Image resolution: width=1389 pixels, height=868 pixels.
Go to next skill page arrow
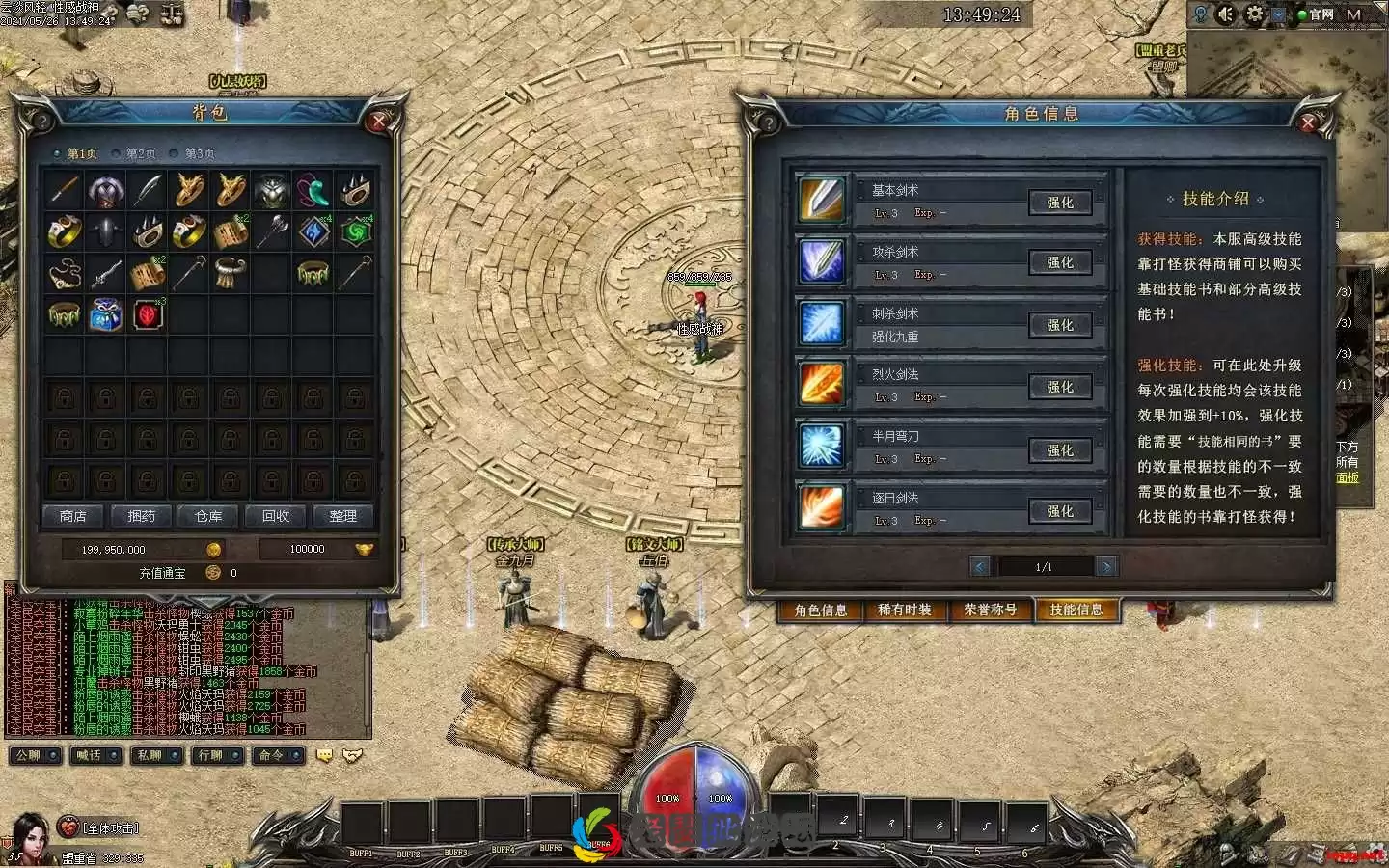(x=1106, y=566)
